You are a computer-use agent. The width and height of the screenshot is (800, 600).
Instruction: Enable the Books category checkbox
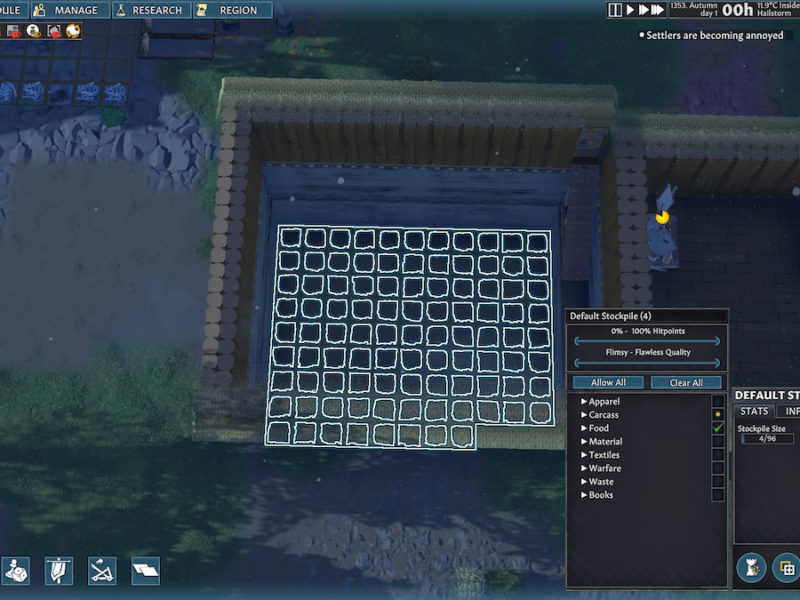[717, 495]
